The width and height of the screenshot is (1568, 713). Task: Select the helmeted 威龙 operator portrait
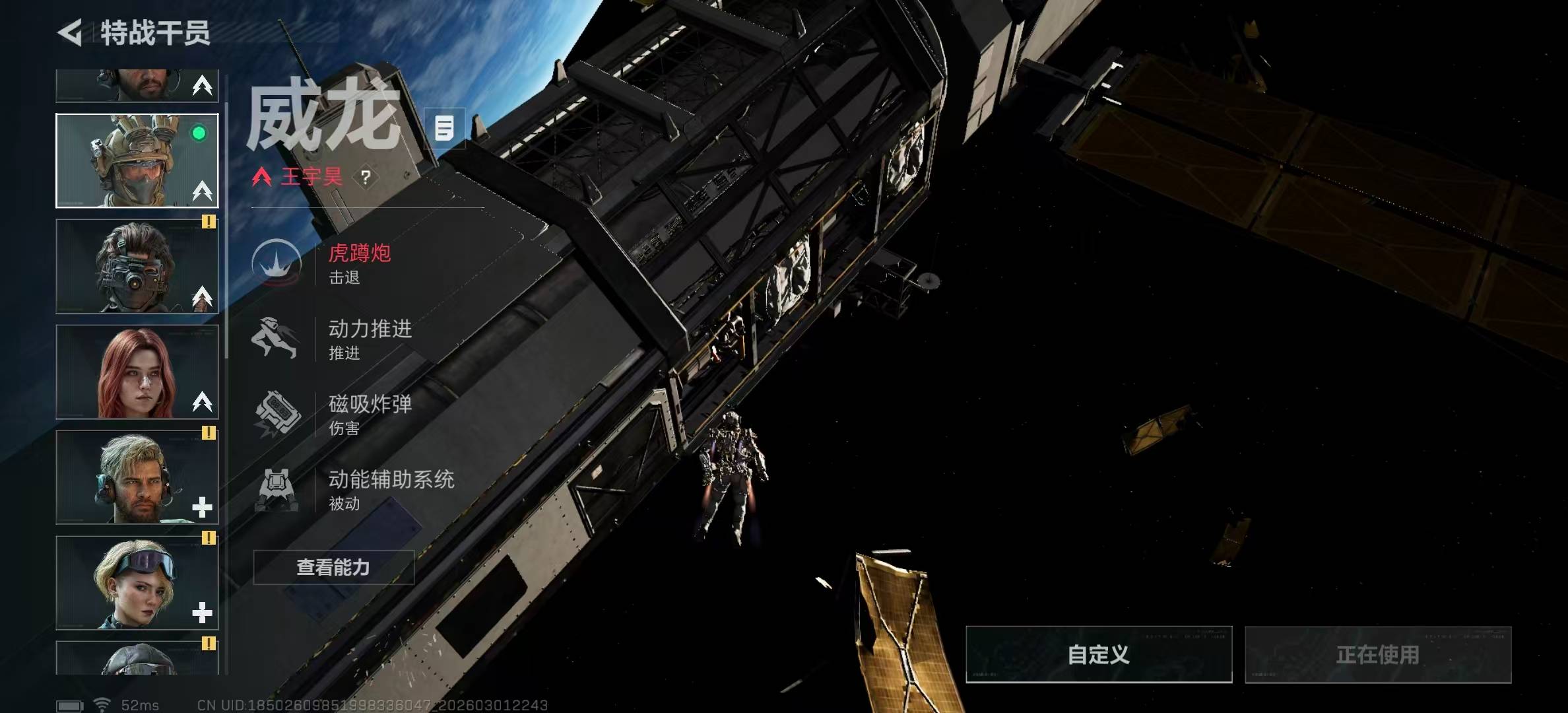(x=137, y=160)
